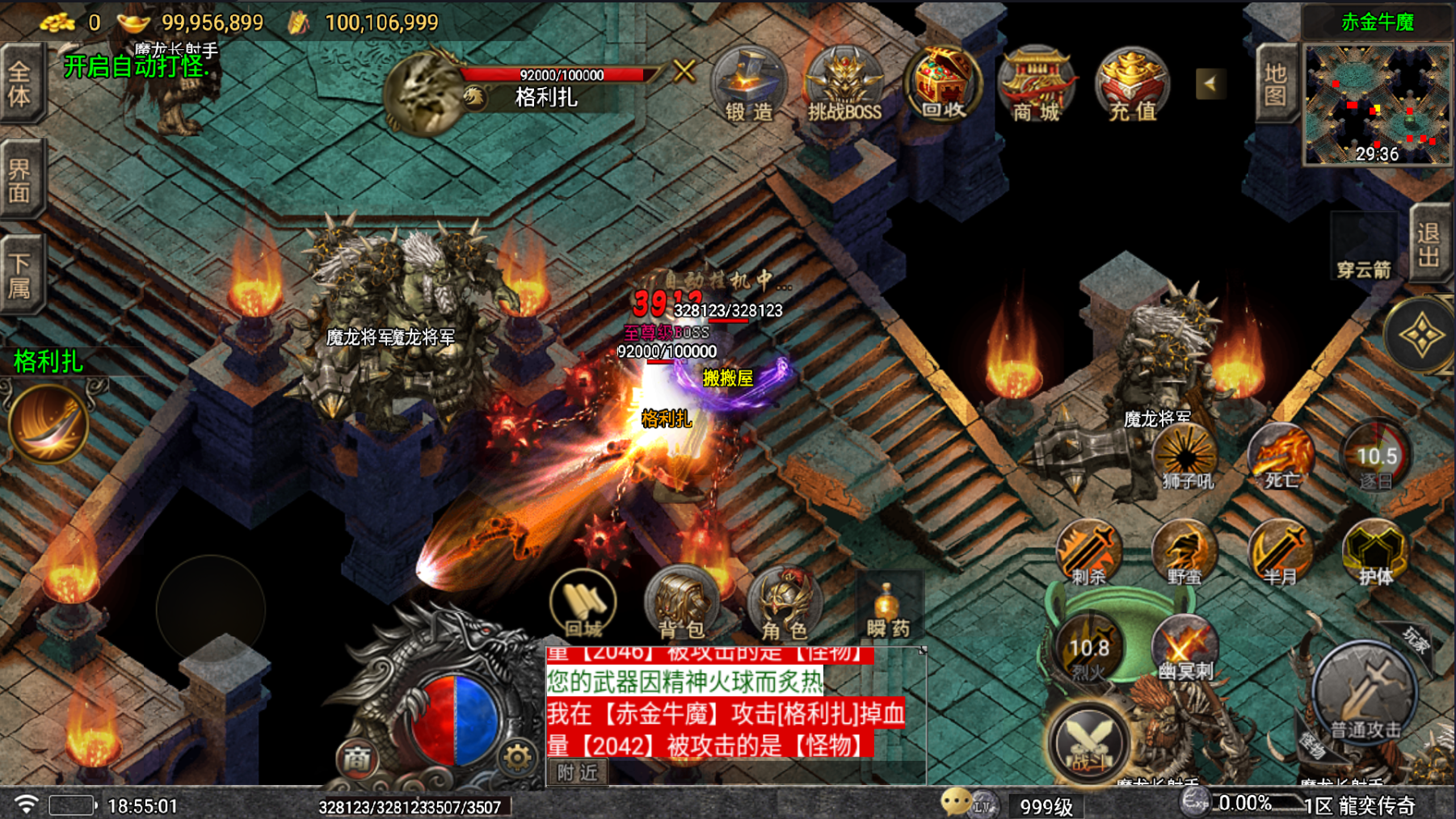1456x819 pixels.
Task: Open the 充值 recharge screen
Action: (x=1132, y=86)
